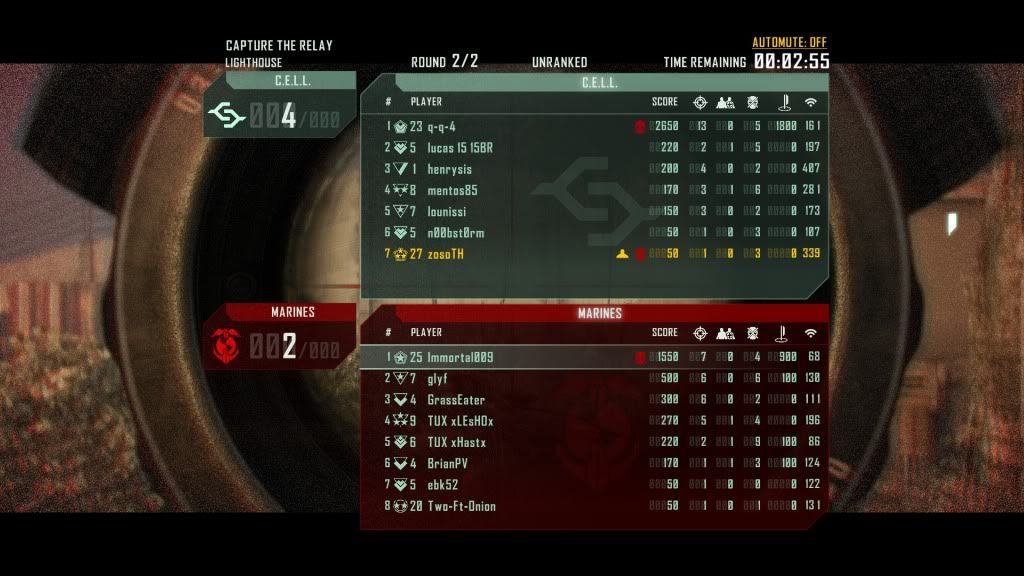Click the lounissi player row
1024x576 pixels.
449,211
